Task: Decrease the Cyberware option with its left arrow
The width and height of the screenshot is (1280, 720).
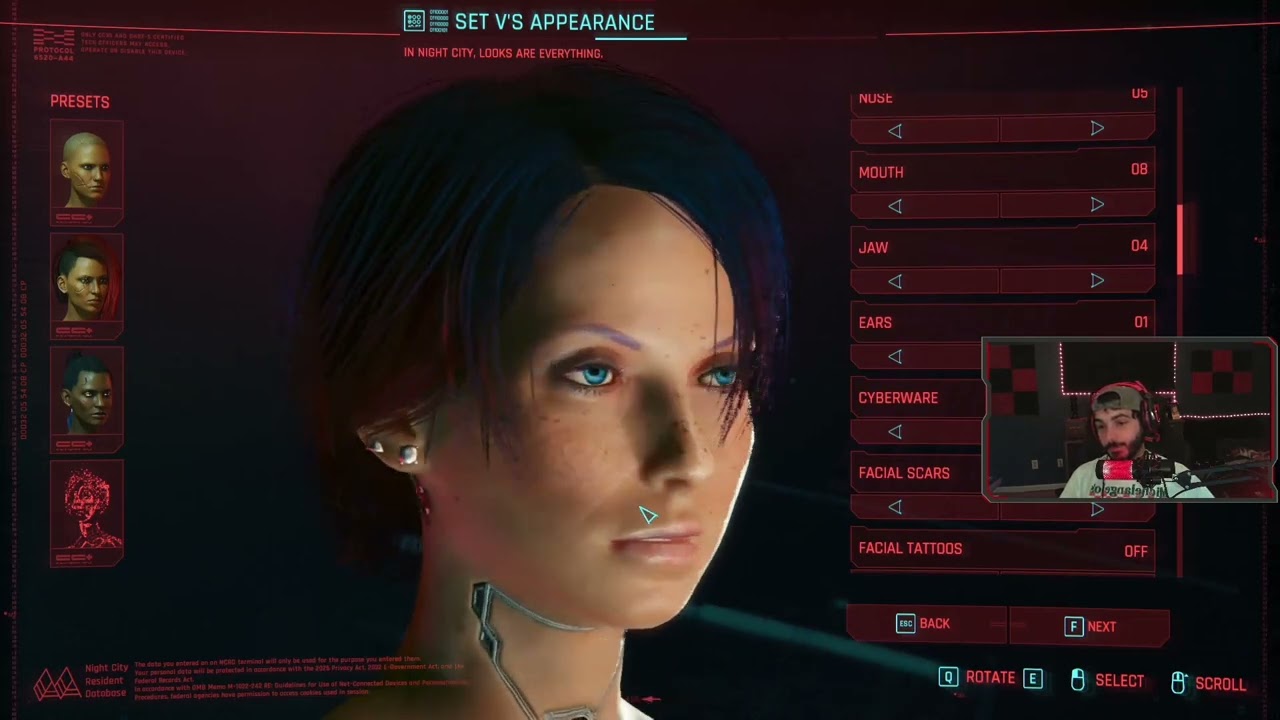Action: [x=895, y=431]
